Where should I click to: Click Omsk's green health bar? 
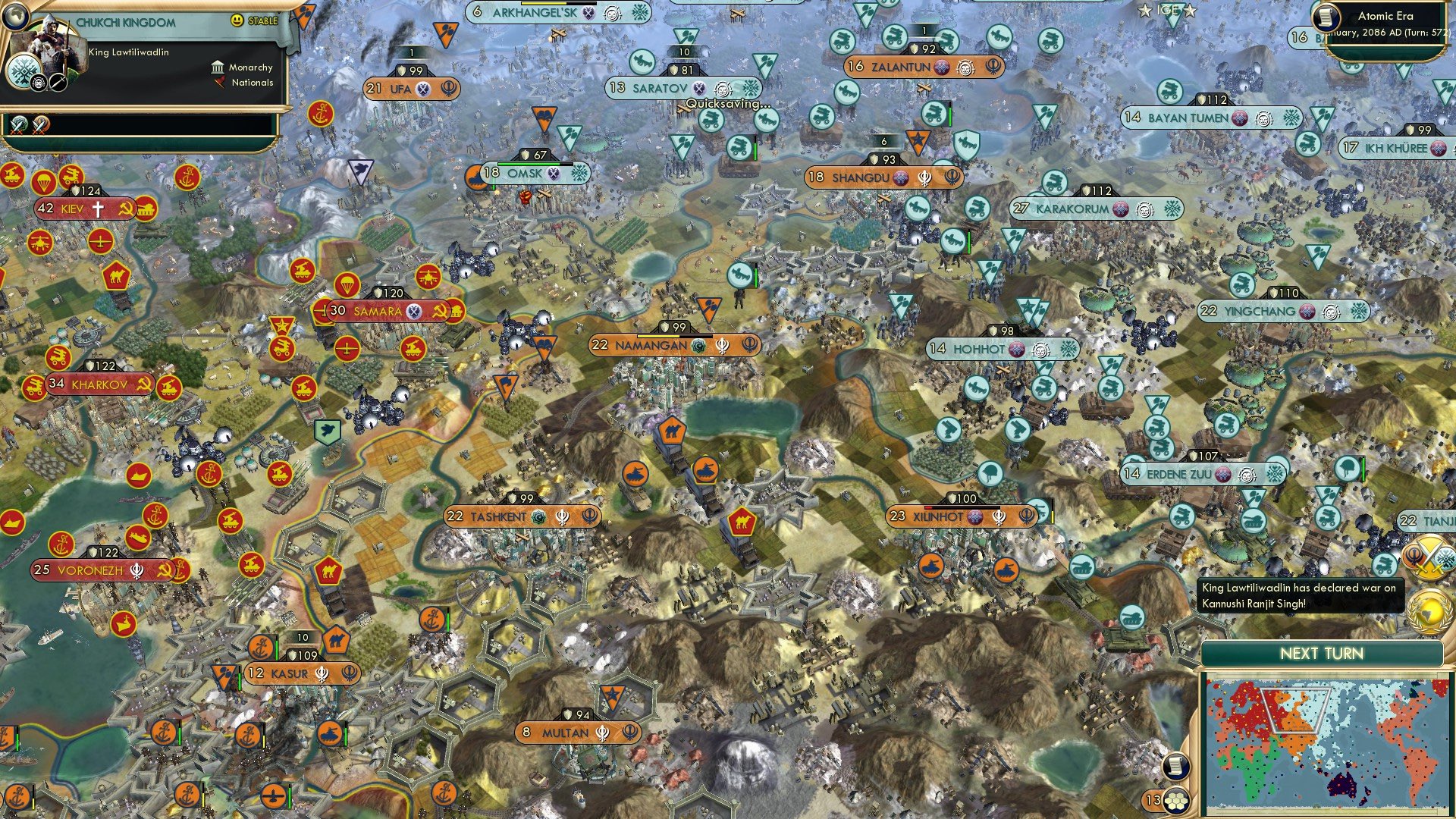coord(531,162)
